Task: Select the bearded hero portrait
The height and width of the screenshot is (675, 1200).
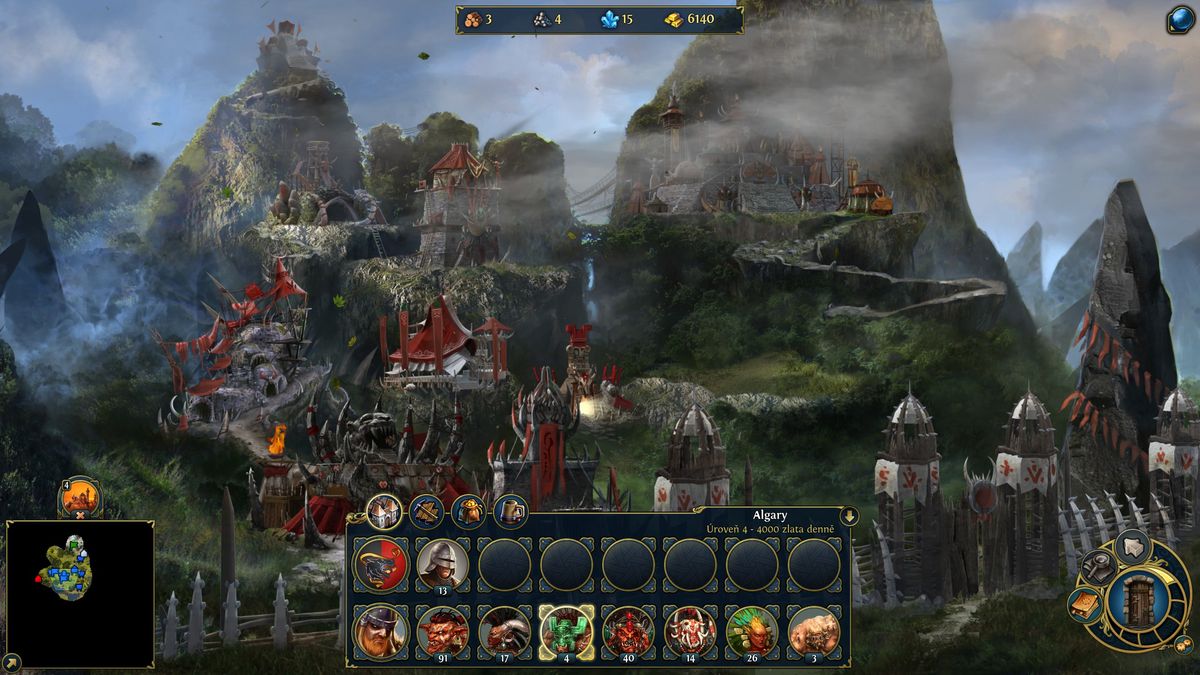Action: pos(380,630)
